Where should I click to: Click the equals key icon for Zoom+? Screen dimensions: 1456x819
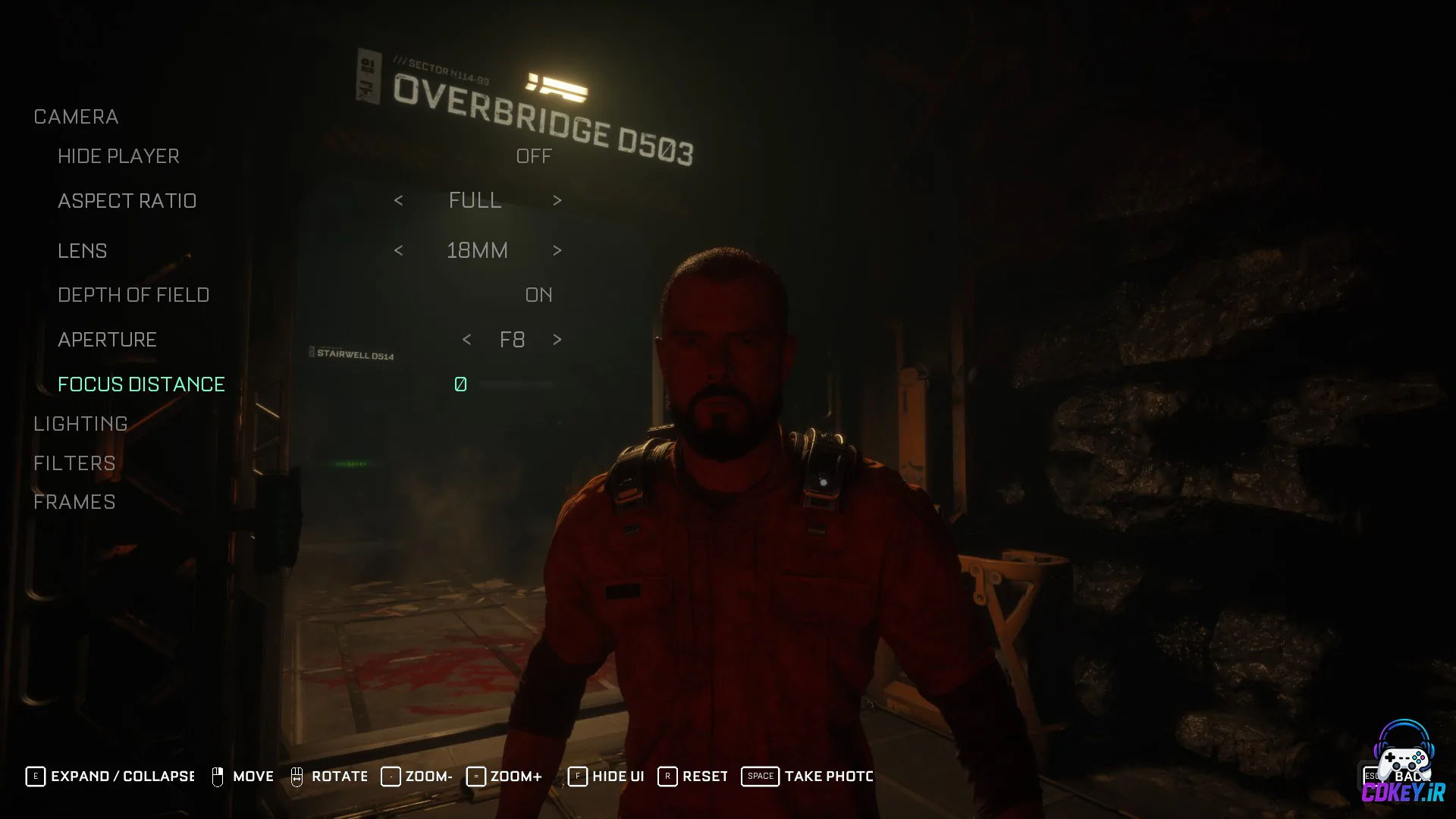(476, 776)
